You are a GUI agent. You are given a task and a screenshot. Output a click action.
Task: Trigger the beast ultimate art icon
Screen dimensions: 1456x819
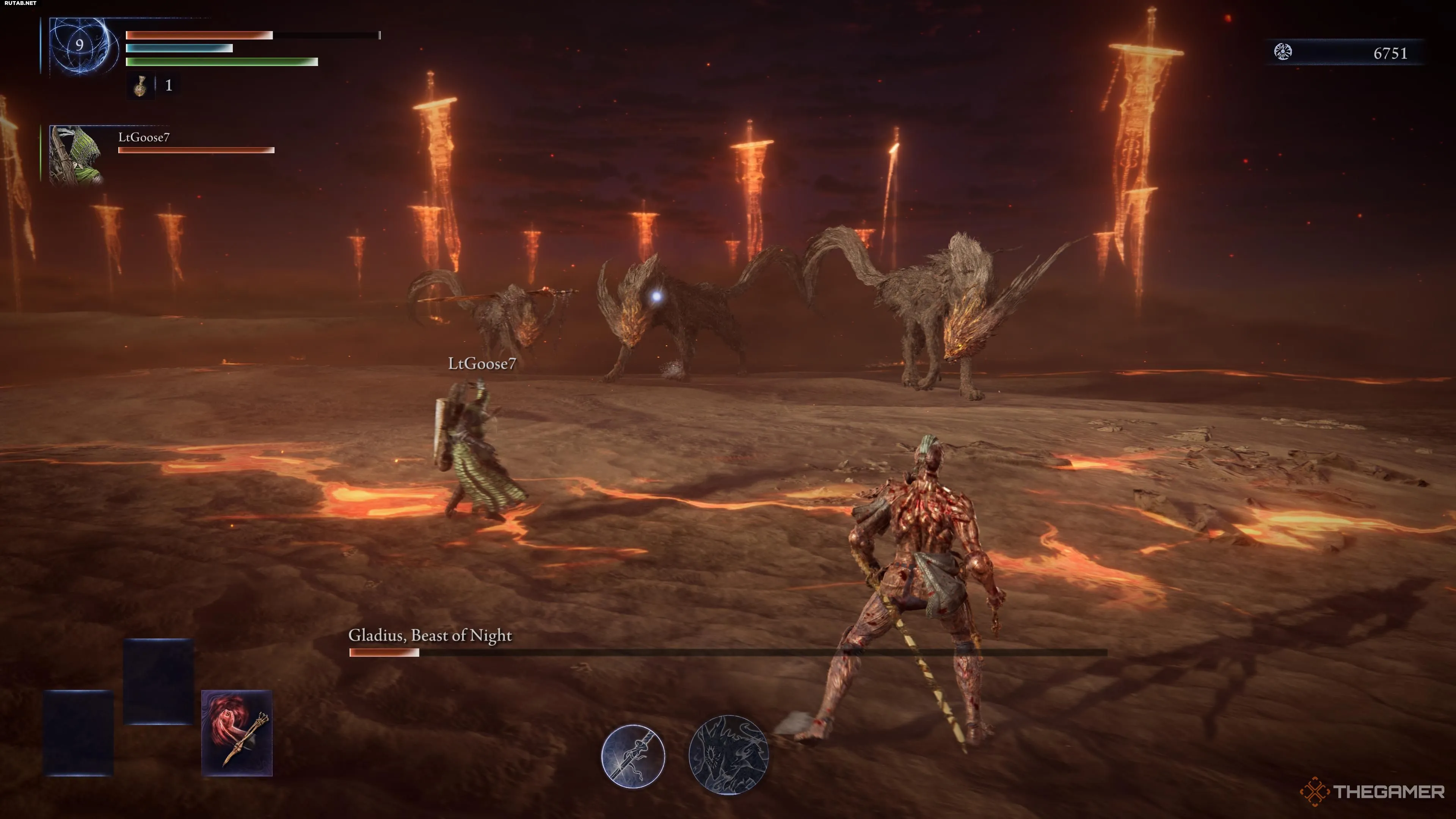pyautogui.click(x=728, y=755)
